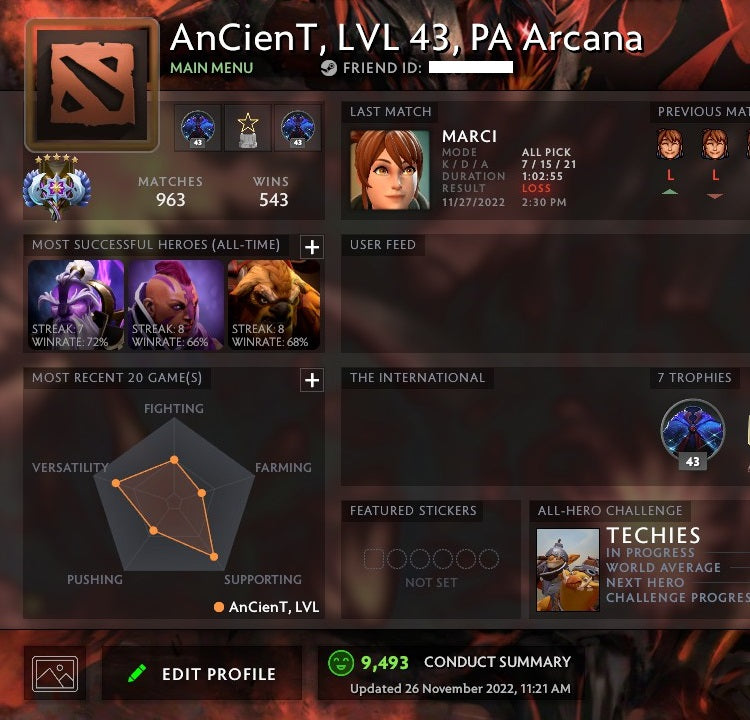Open the Earthshaker hero tile
The width and height of the screenshot is (750, 720).
click(274, 305)
